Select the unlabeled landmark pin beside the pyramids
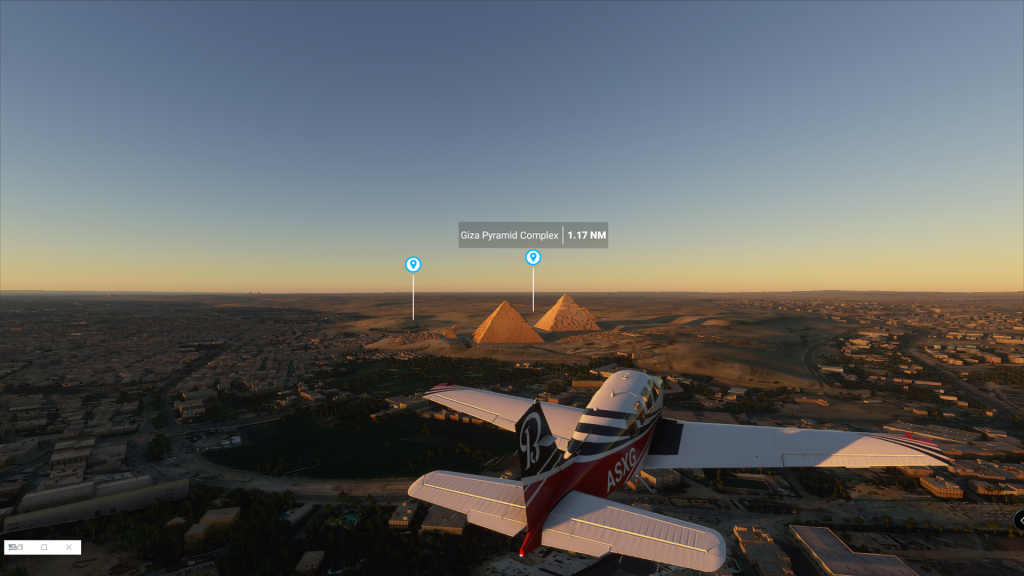1024x576 pixels. [x=413, y=264]
